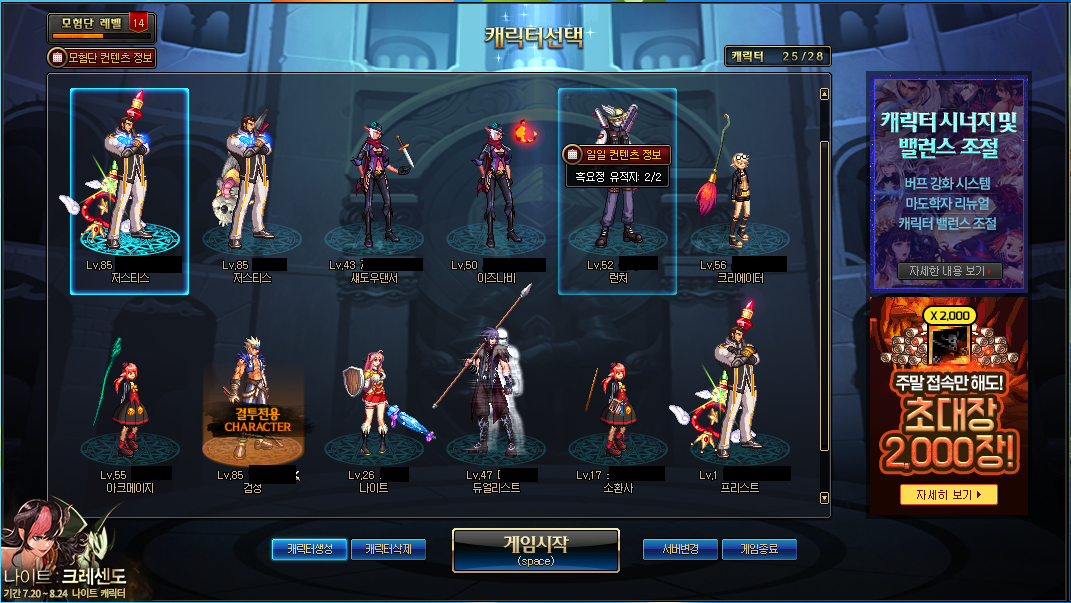Click the character list scroll-down arrow
This screenshot has height=603, width=1071.
[x=824, y=497]
